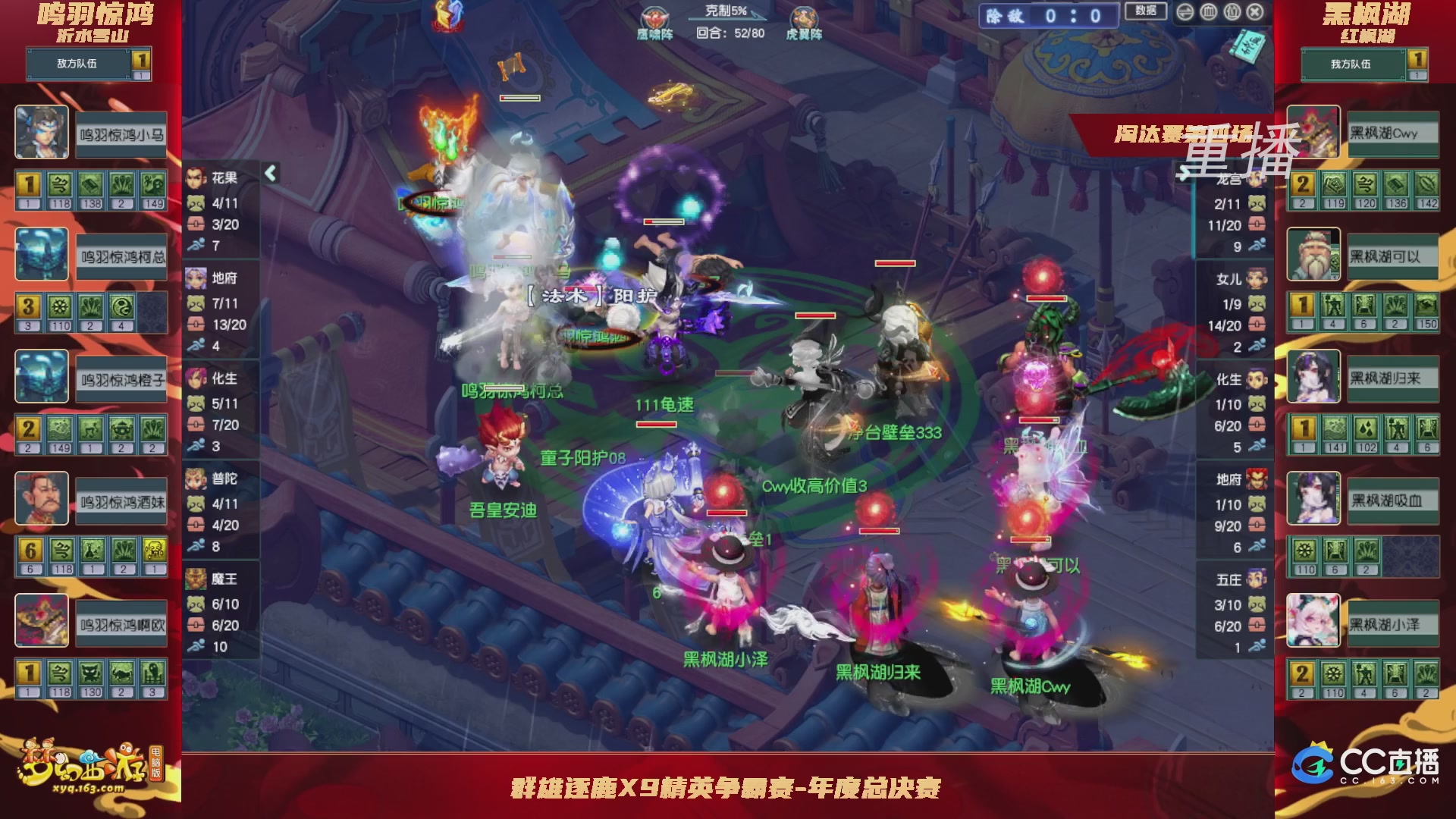Toggle the trash-can icon in top toolbar
Image resolution: width=1456 pixels, height=819 pixels.
point(1207,12)
